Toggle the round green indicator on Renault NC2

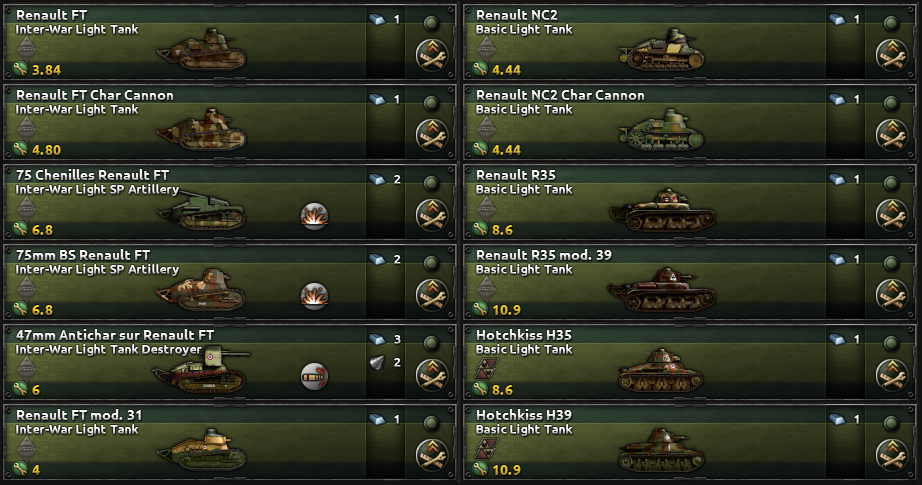(x=891, y=22)
